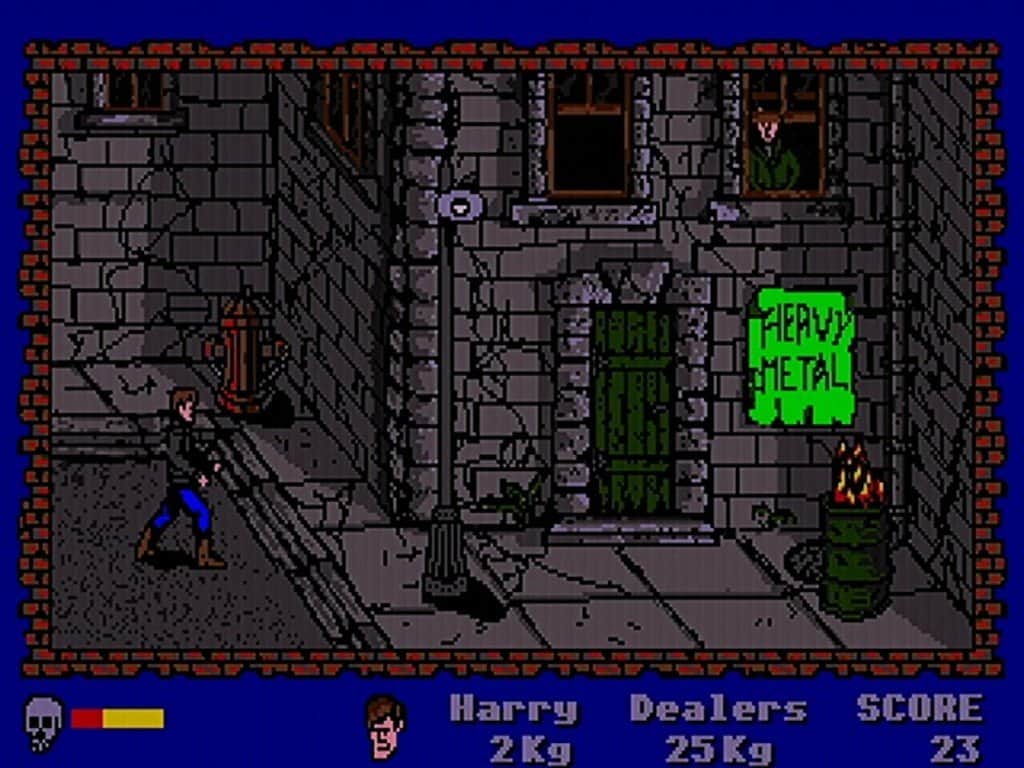
Task: Click the skull icon beside the health bar
Action: [43, 722]
